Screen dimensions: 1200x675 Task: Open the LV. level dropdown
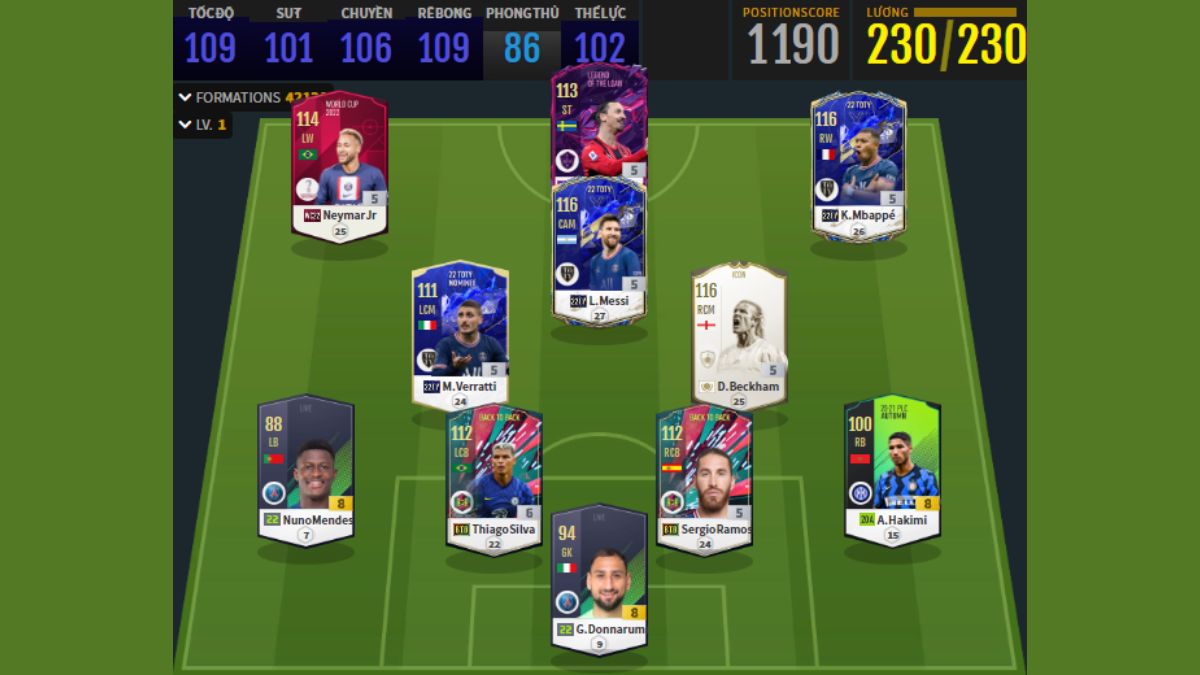pyautogui.click(x=202, y=125)
